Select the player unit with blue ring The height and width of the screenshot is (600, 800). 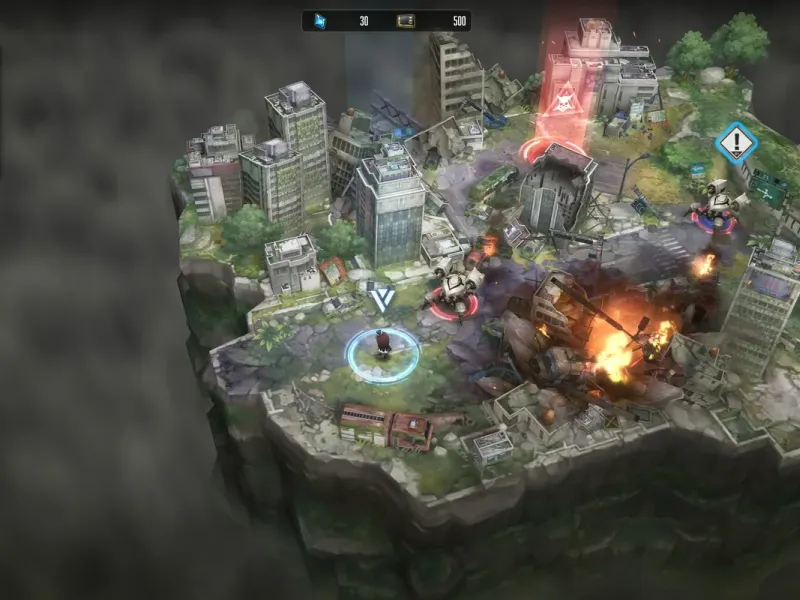click(382, 347)
